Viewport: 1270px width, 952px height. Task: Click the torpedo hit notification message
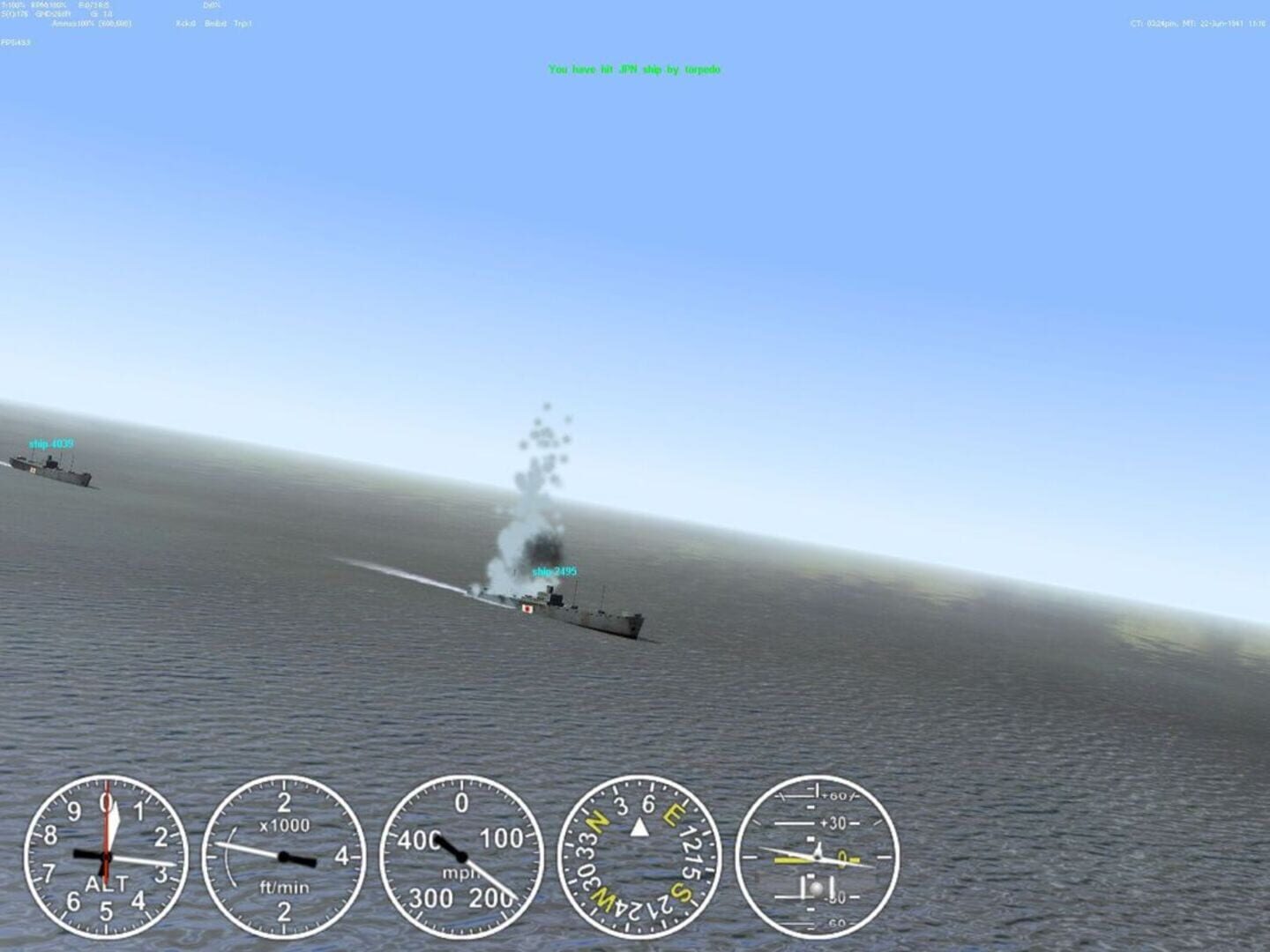pyautogui.click(x=634, y=69)
